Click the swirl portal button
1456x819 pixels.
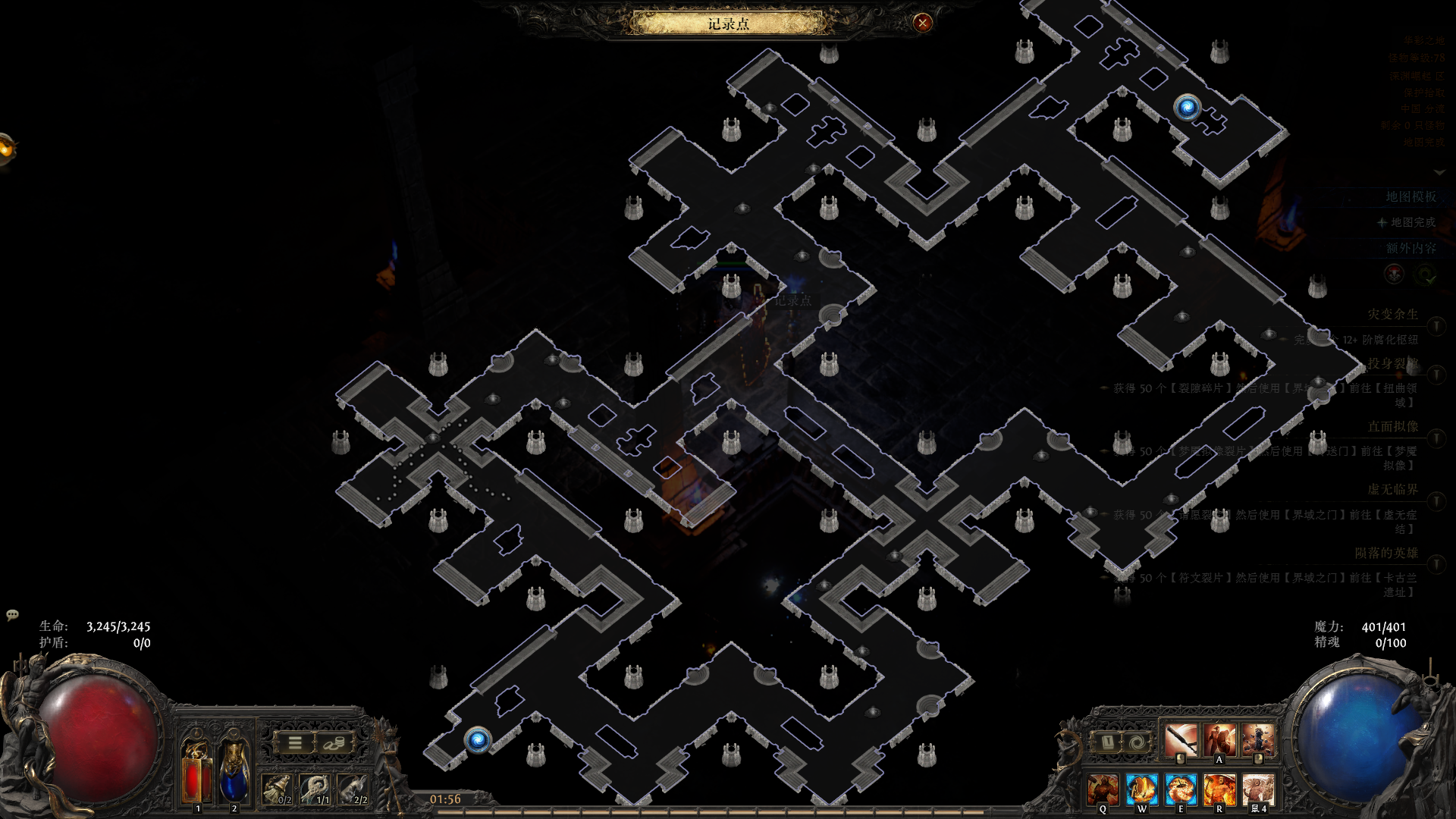[1137, 742]
